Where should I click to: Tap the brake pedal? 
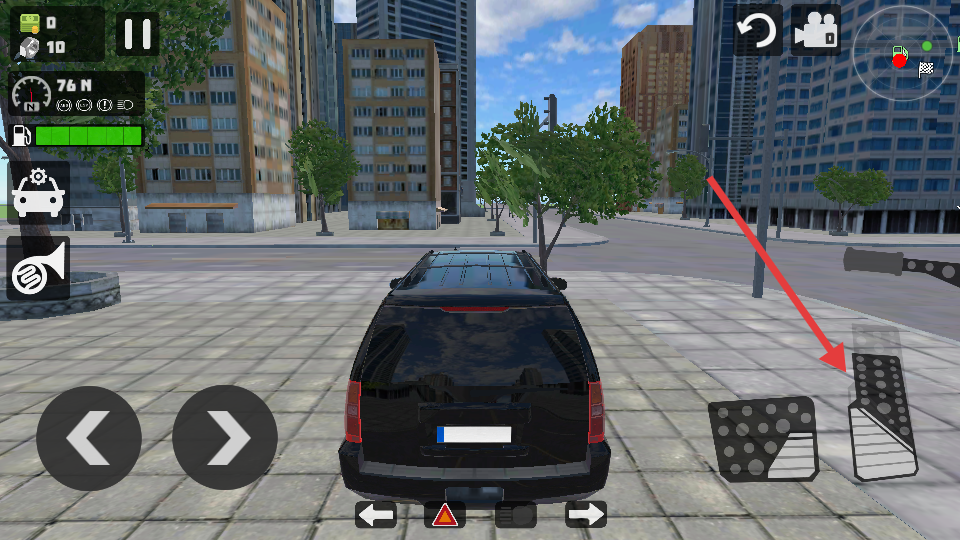click(x=762, y=438)
